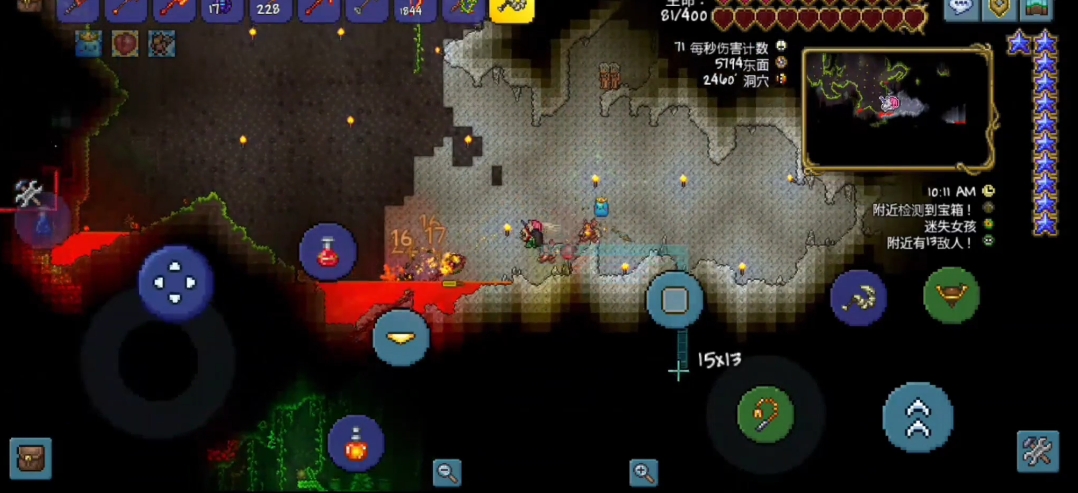Zoom in with the plus magnifier
Image resolution: width=1078 pixels, height=493 pixels.
[x=643, y=472]
